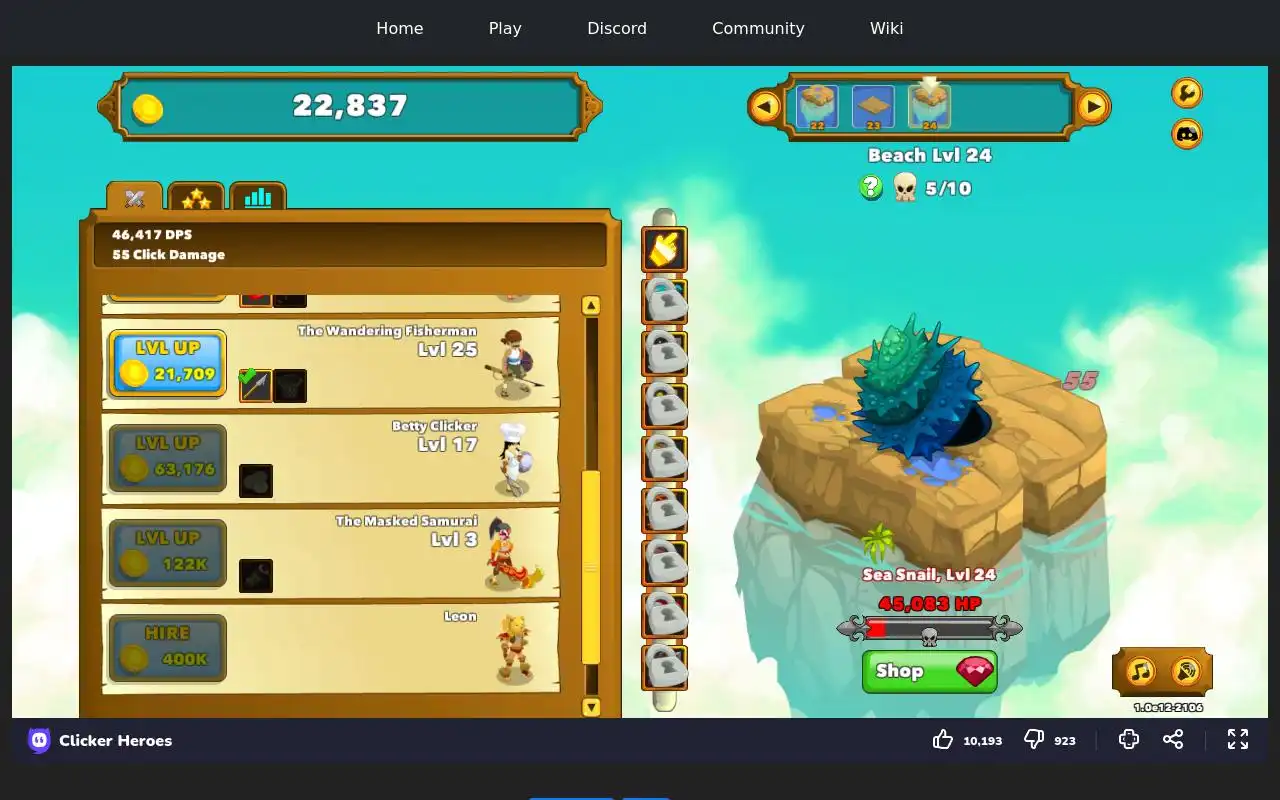The height and width of the screenshot is (800, 1280).
Task: Activate the golden clicking hand skill
Action: (664, 250)
